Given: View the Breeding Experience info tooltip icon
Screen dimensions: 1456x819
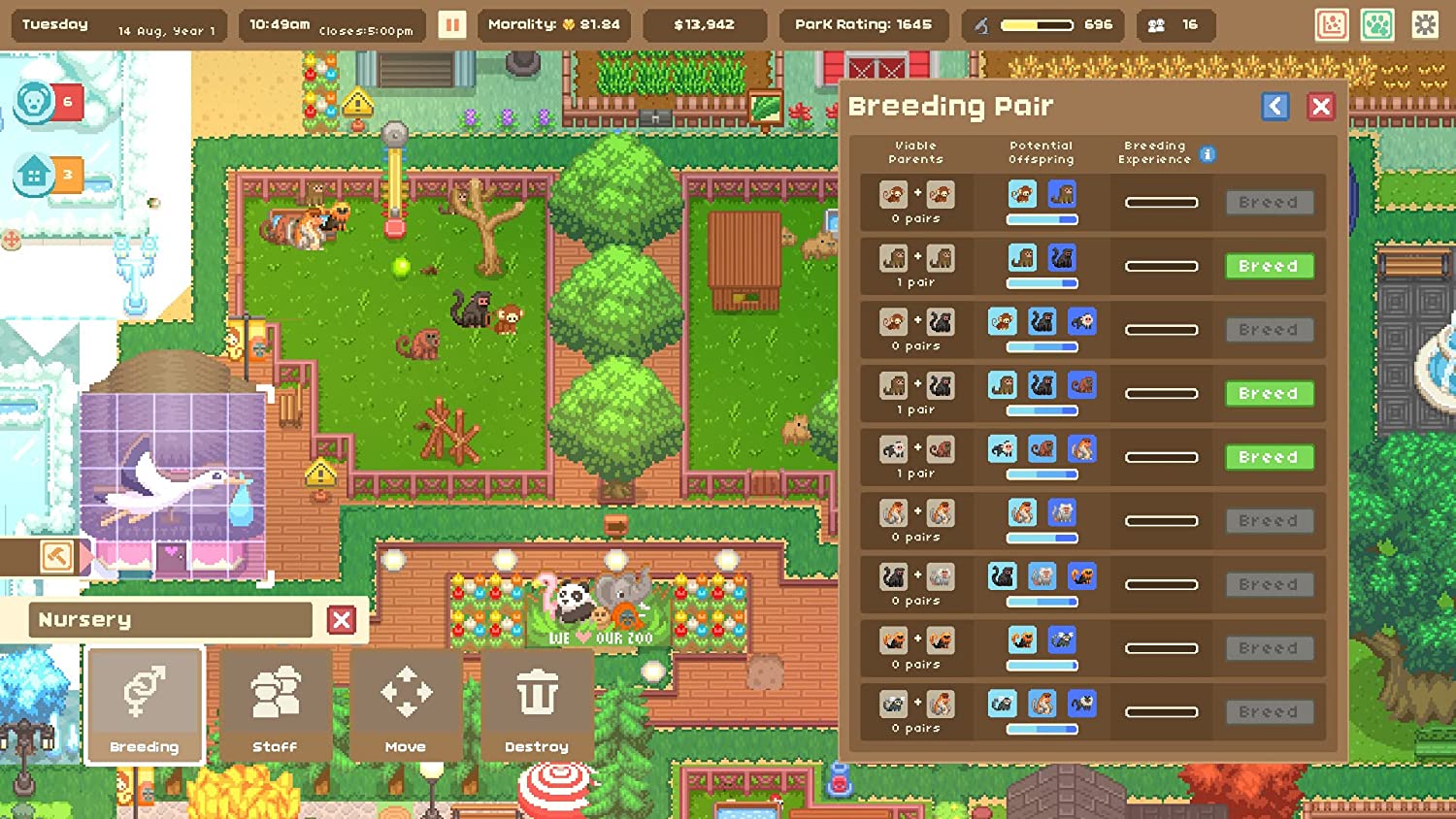Looking at the screenshot, I should click(1208, 153).
